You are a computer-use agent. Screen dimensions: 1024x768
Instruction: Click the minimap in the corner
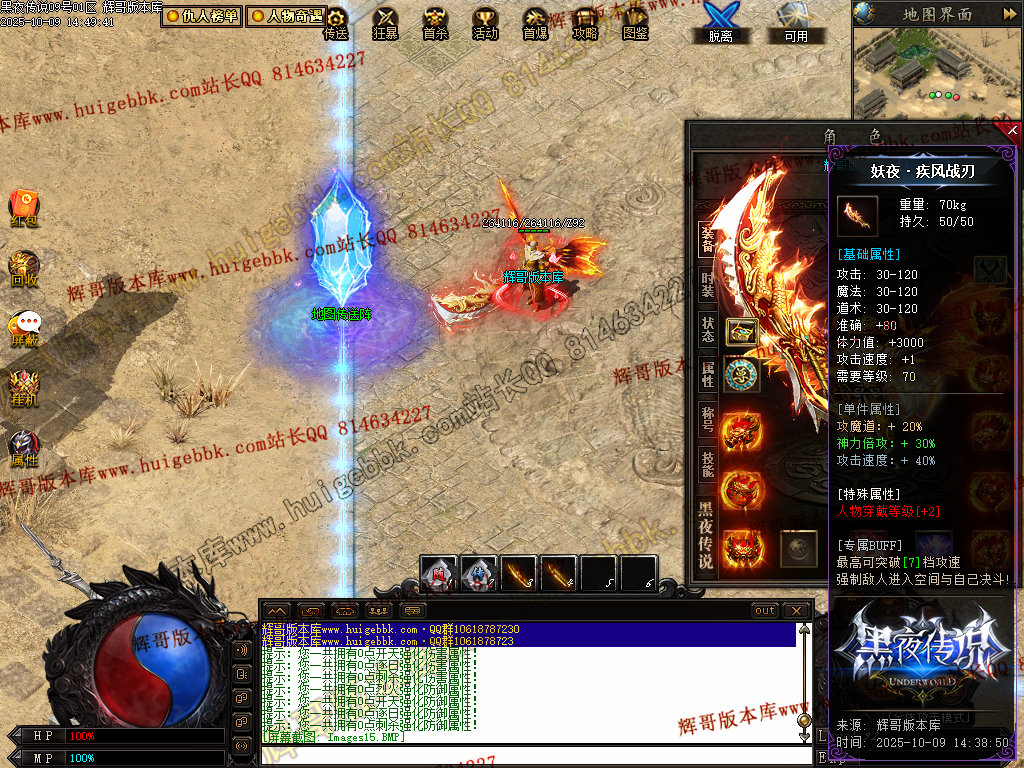[937, 70]
